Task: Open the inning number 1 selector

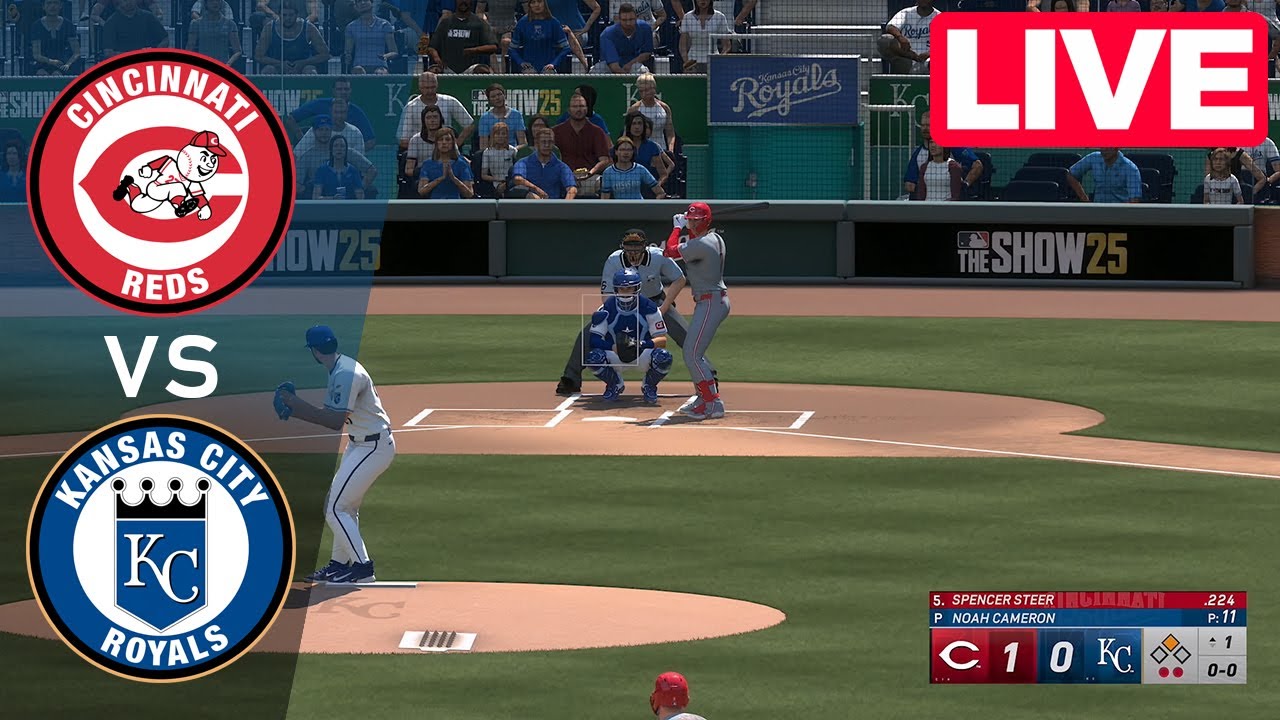Action: (1228, 641)
